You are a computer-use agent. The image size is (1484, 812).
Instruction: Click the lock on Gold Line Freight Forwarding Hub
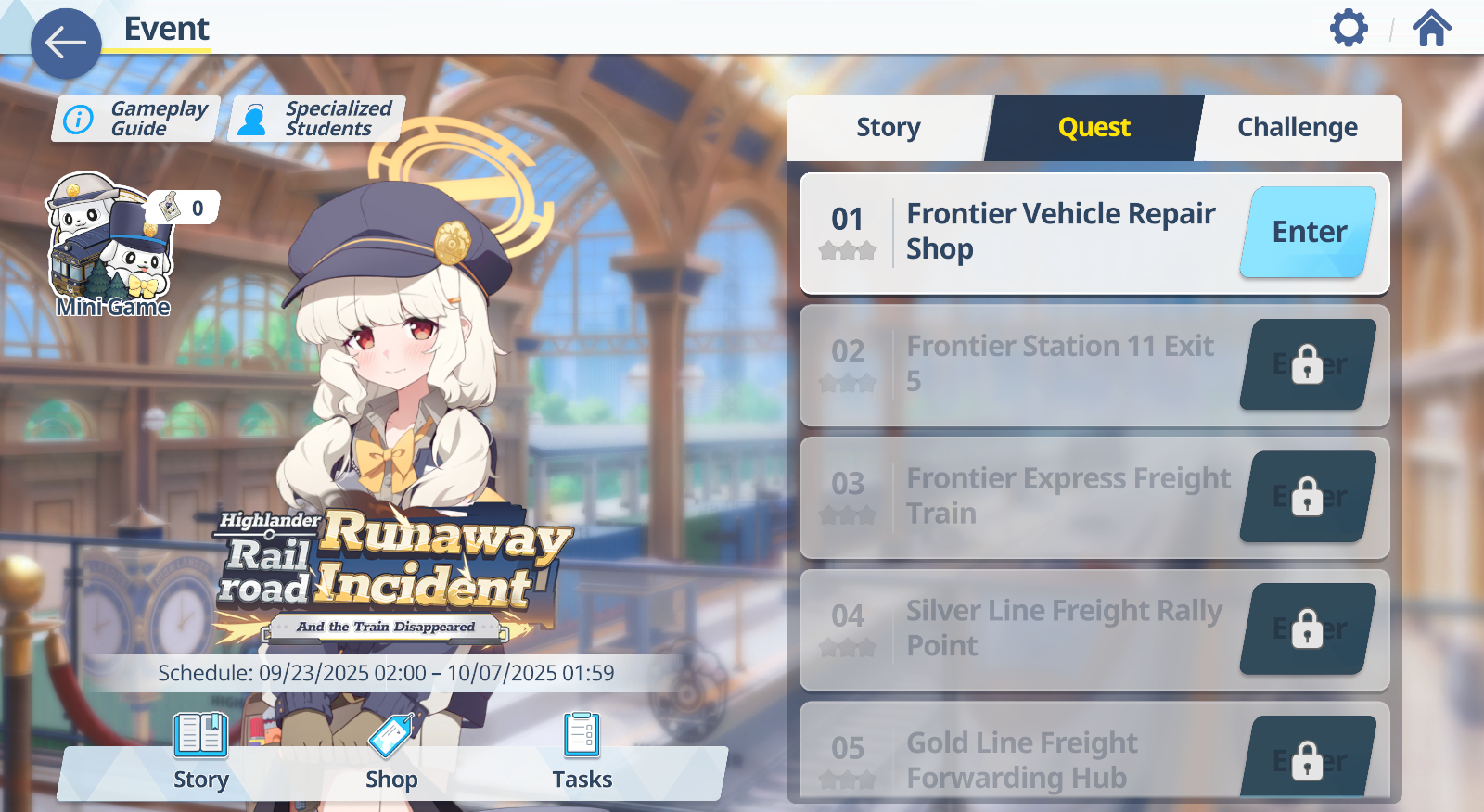tap(1307, 759)
